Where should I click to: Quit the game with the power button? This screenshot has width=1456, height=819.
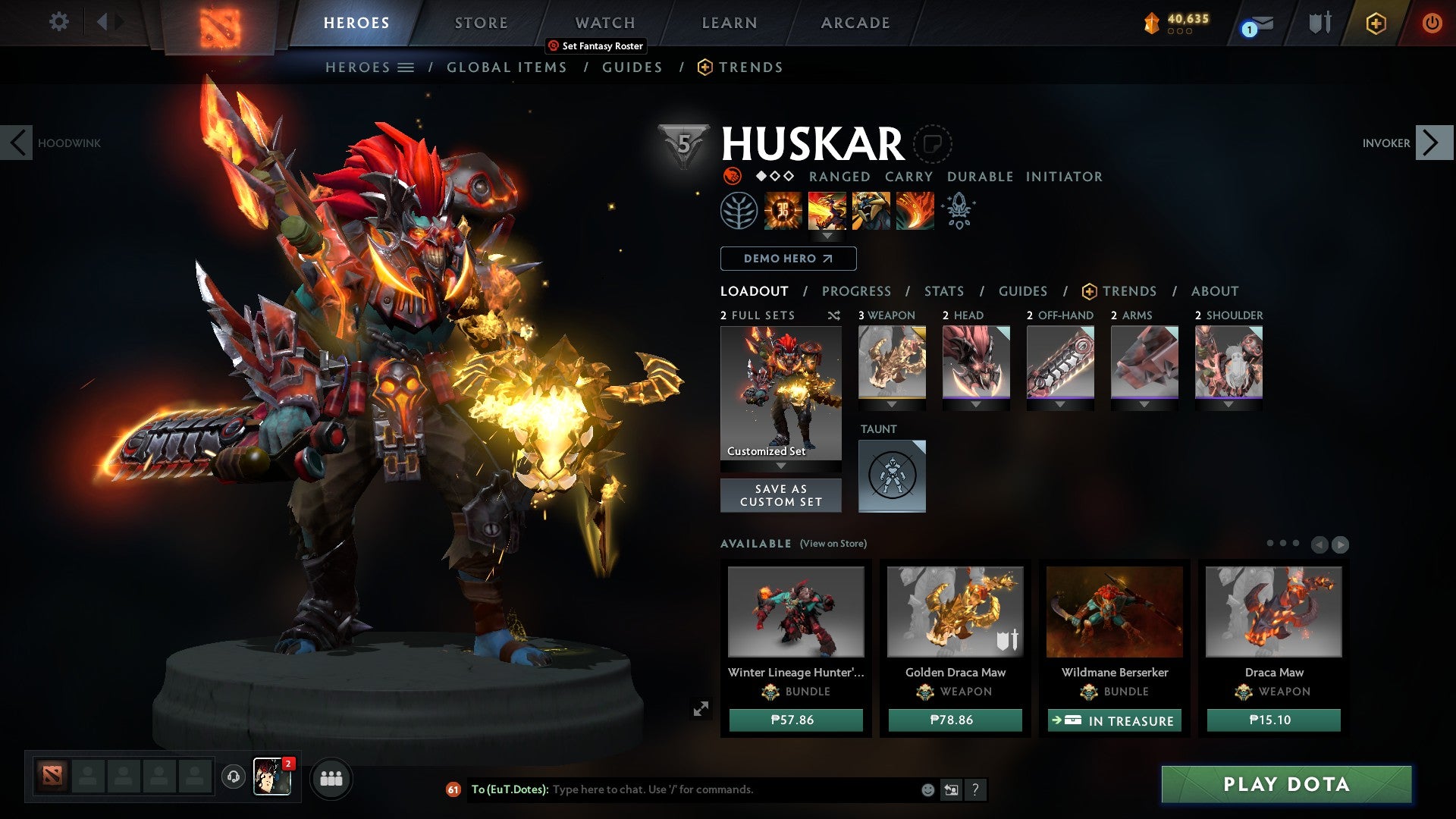point(1431,23)
